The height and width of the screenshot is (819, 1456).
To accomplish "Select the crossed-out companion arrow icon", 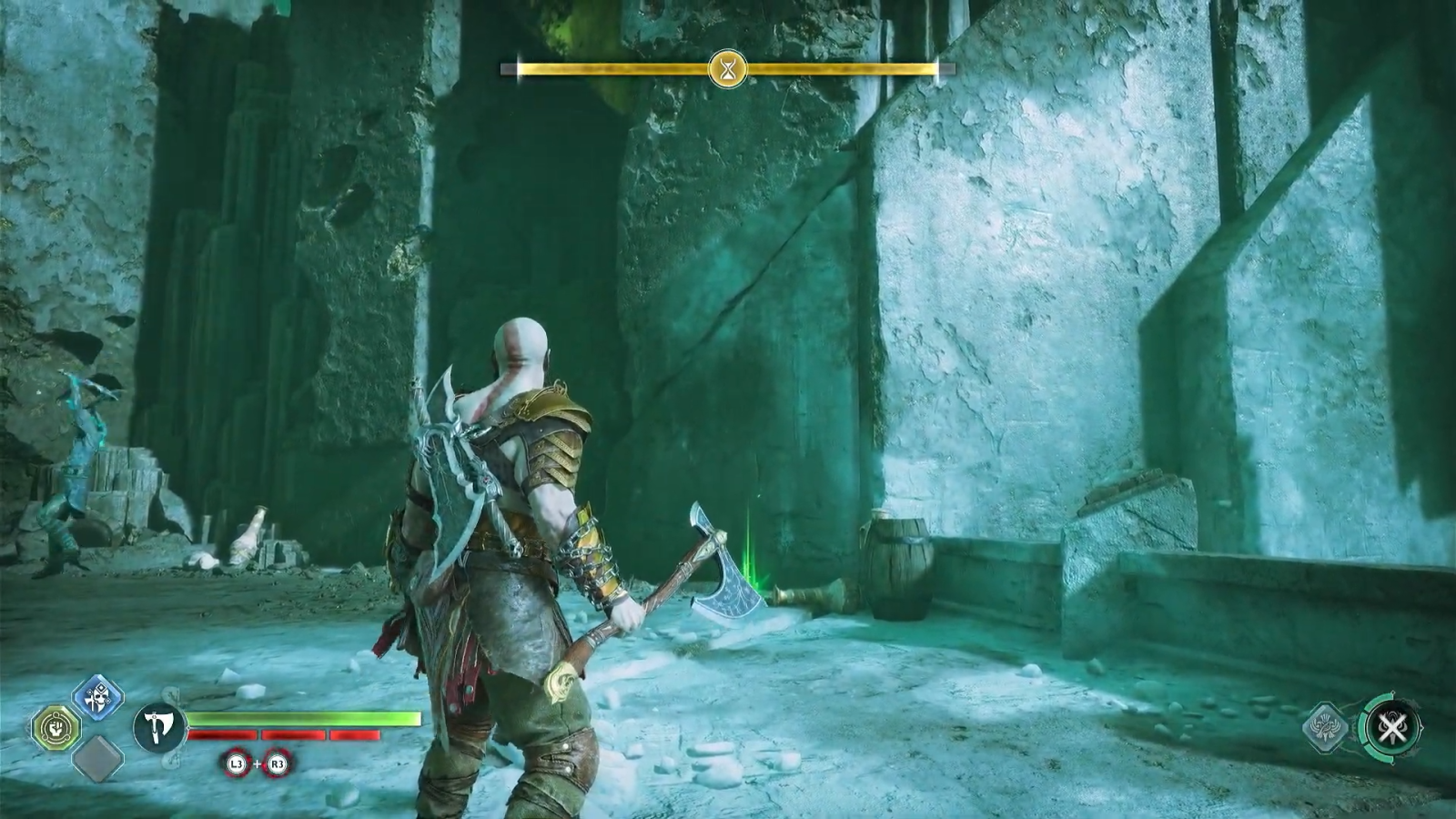I will click(1390, 727).
